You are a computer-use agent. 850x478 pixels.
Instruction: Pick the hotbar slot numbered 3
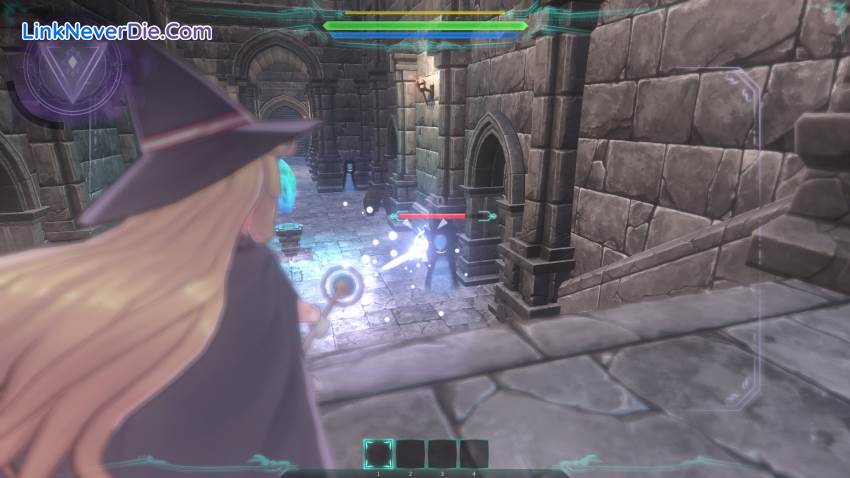pyautogui.click(x=442, y=454)
